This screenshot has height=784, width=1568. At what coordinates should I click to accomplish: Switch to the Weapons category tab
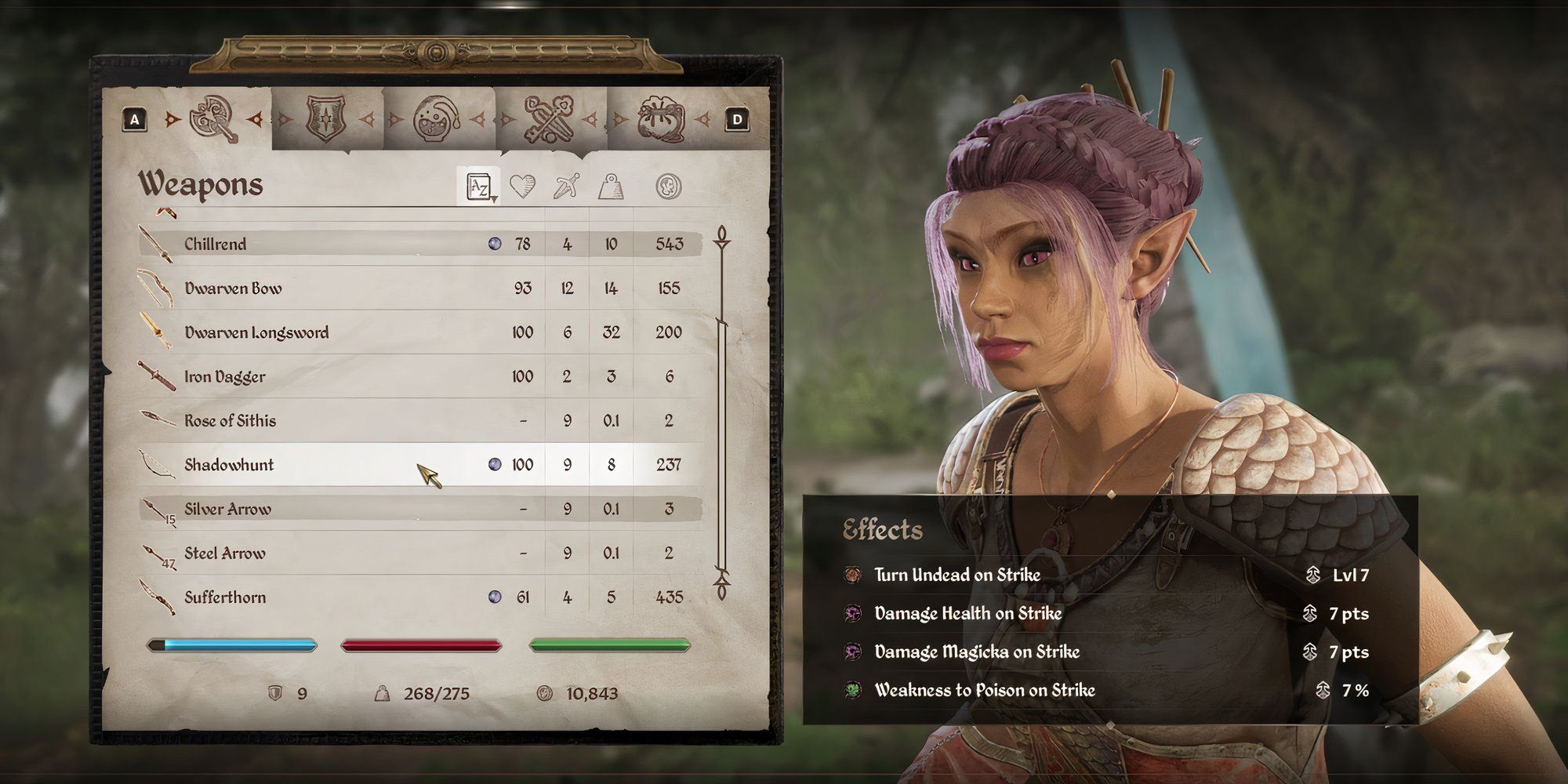213,119
